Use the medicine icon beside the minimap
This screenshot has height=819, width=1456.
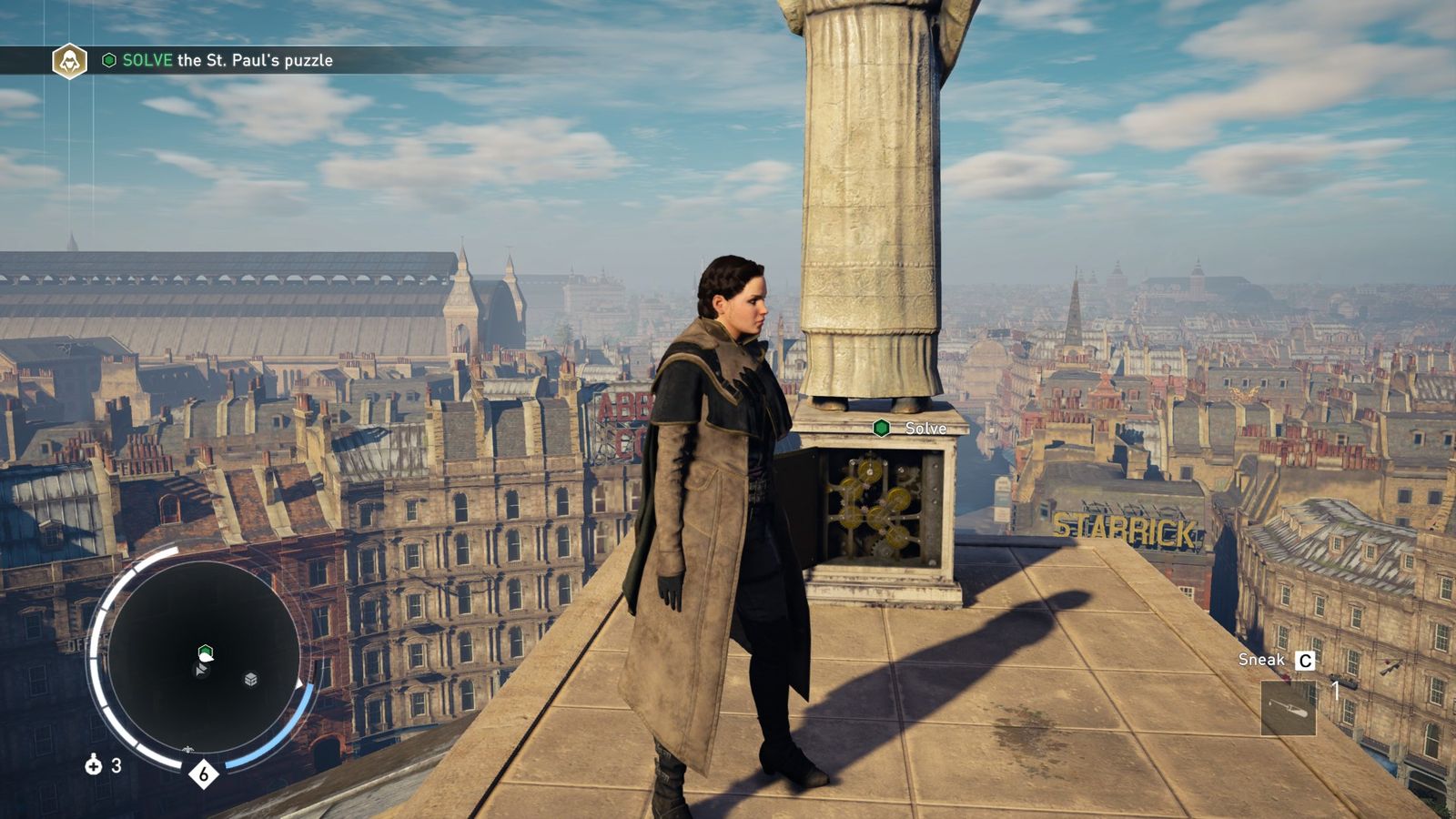pyautogui.click(x=93, y=765)
